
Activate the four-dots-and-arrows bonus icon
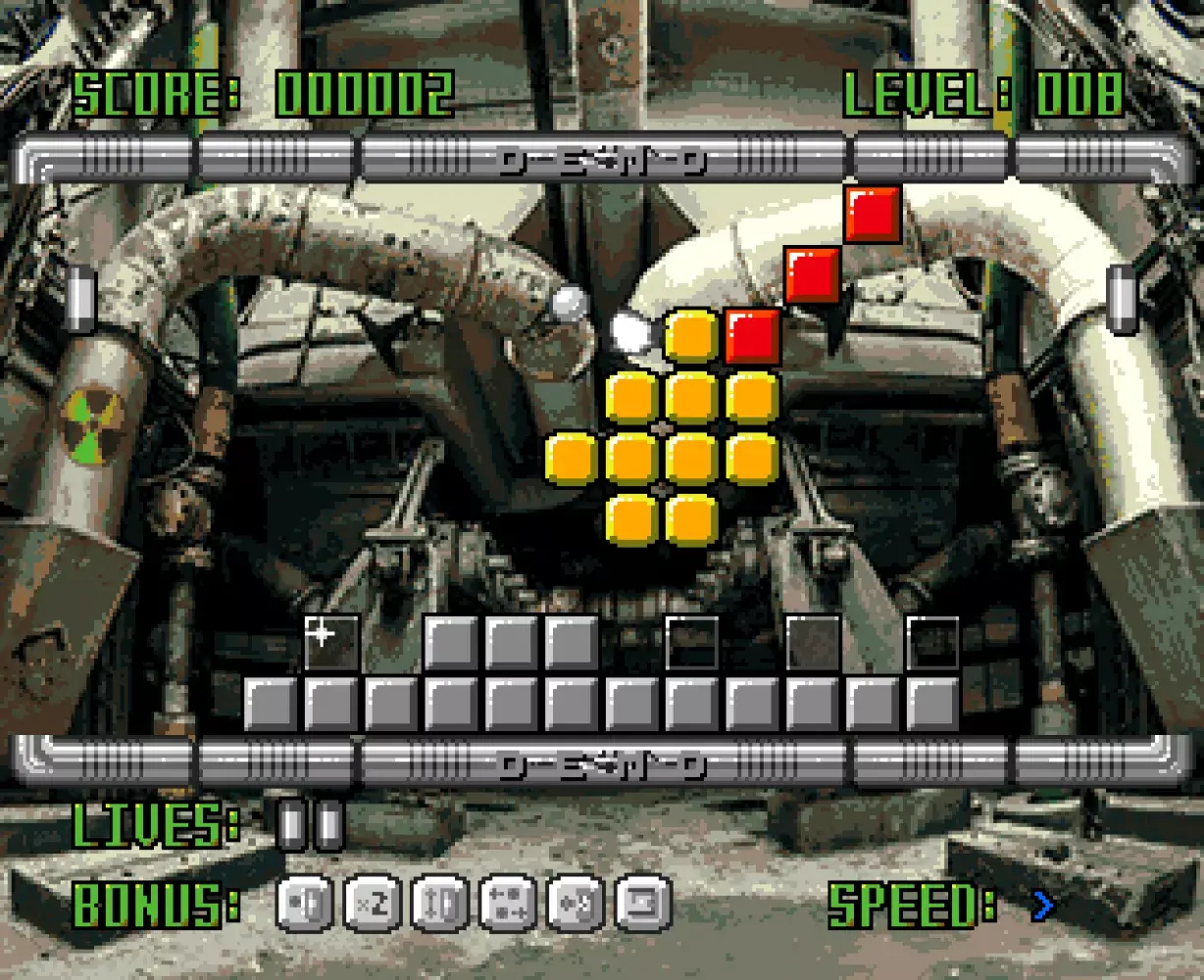click(508, 903)
